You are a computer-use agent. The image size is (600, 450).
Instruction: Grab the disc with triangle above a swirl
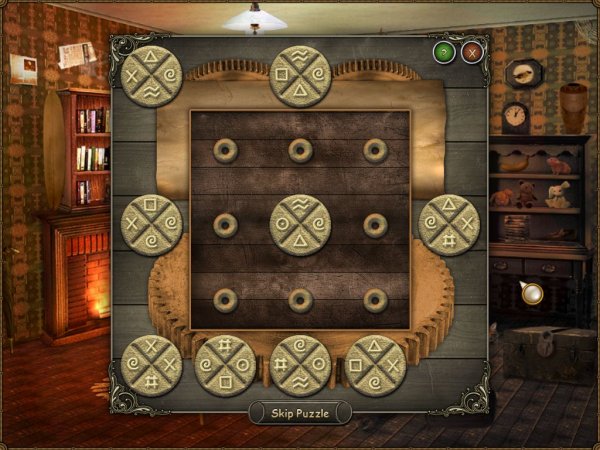click(x=375, y=365)
